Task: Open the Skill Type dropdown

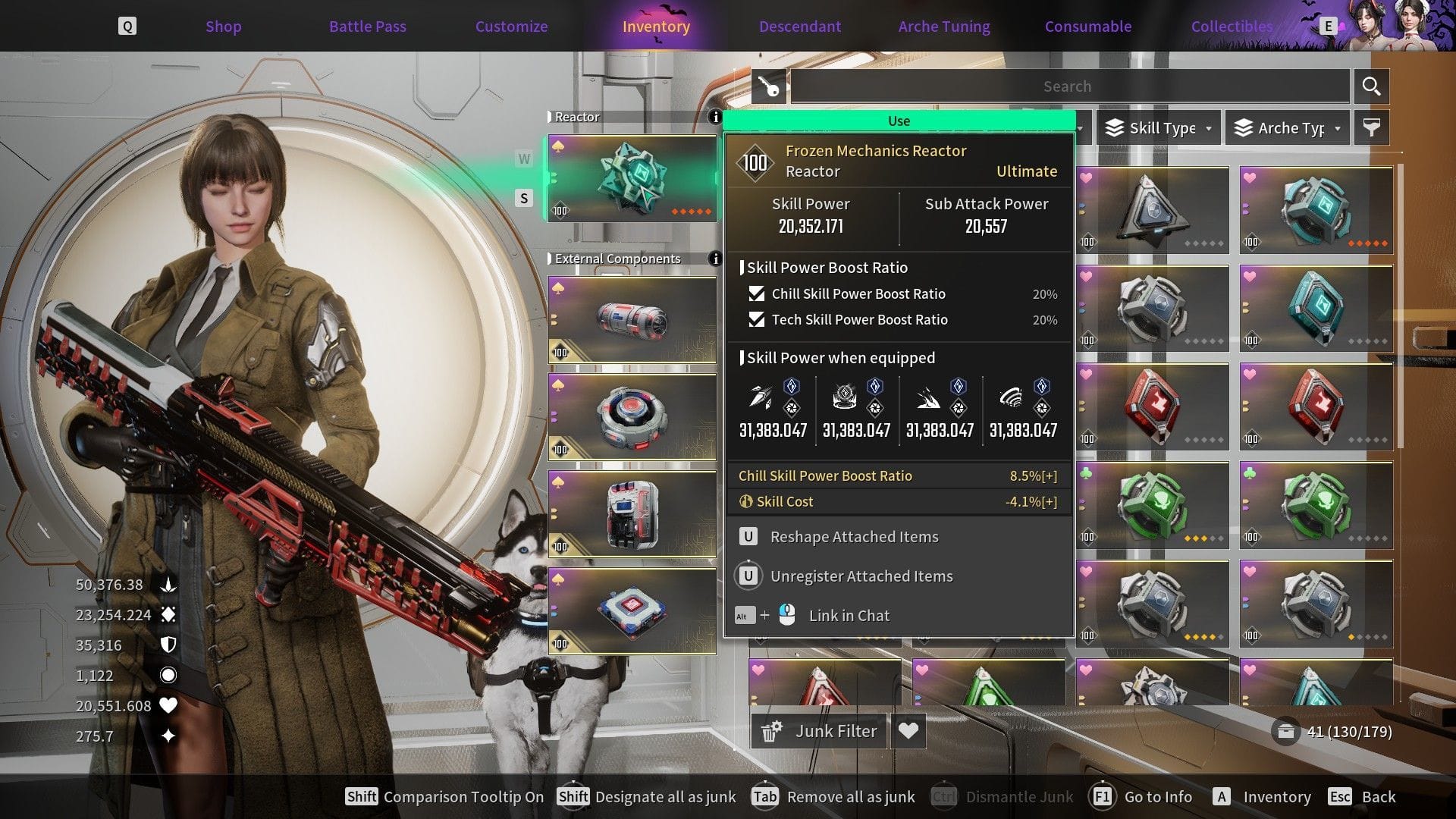Action: [1156, 127]
